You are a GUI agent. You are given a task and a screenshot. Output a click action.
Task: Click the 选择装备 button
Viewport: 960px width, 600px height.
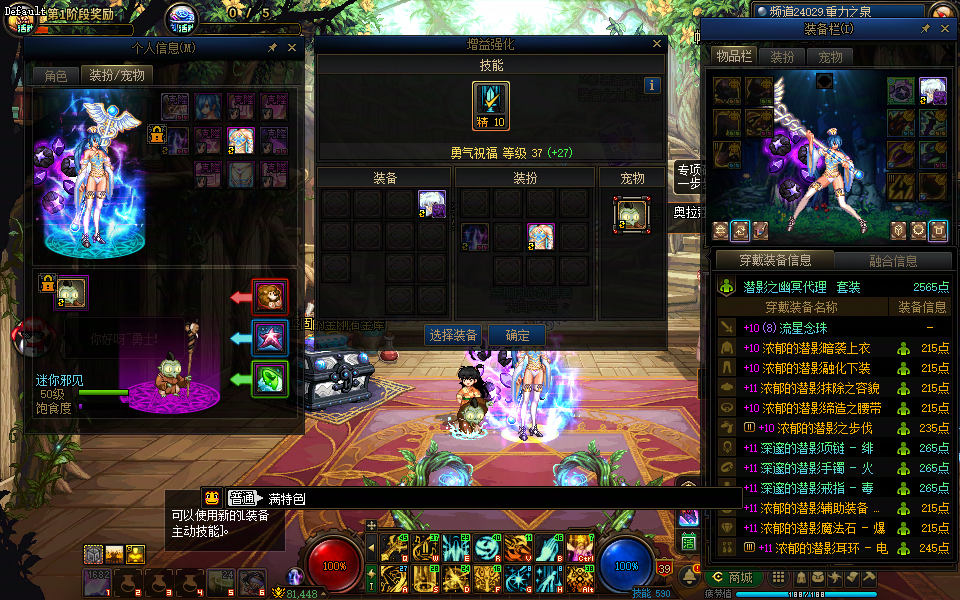click(x=453, y=335)
